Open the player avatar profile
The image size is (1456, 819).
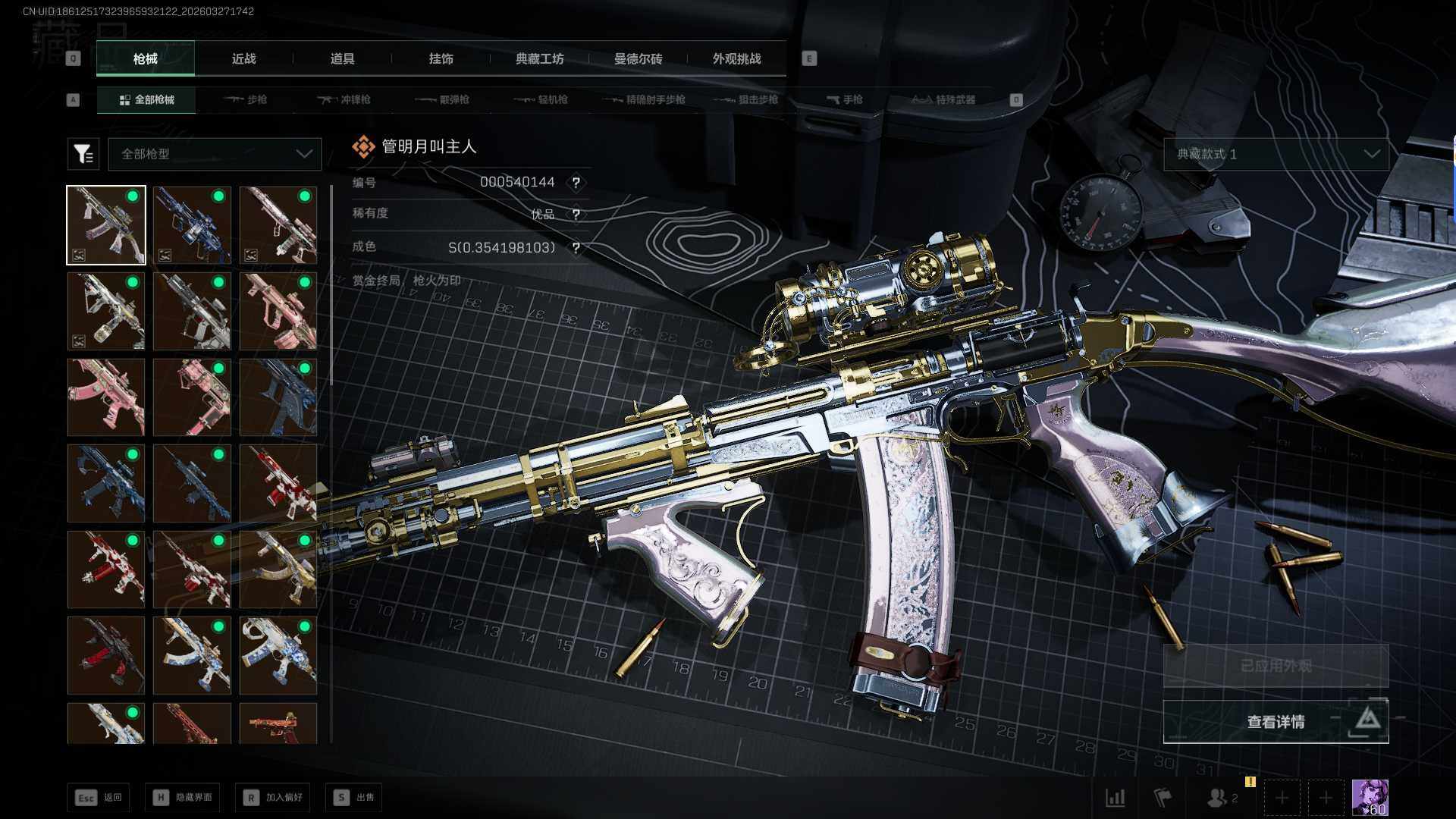pyautogui.click(x=1370, y=797)
